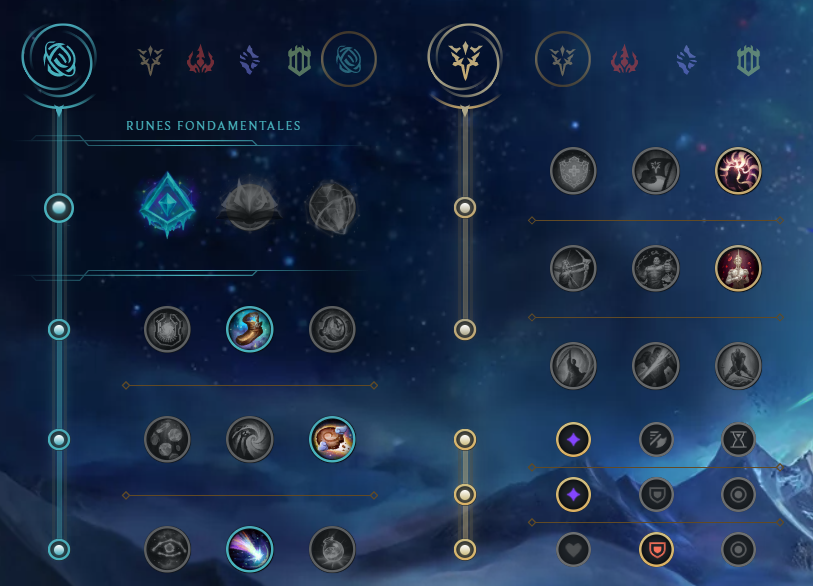Switch primary rune path to Resolve
The height and width of the screenshot is (586, 813).
(x=300, y=61)
